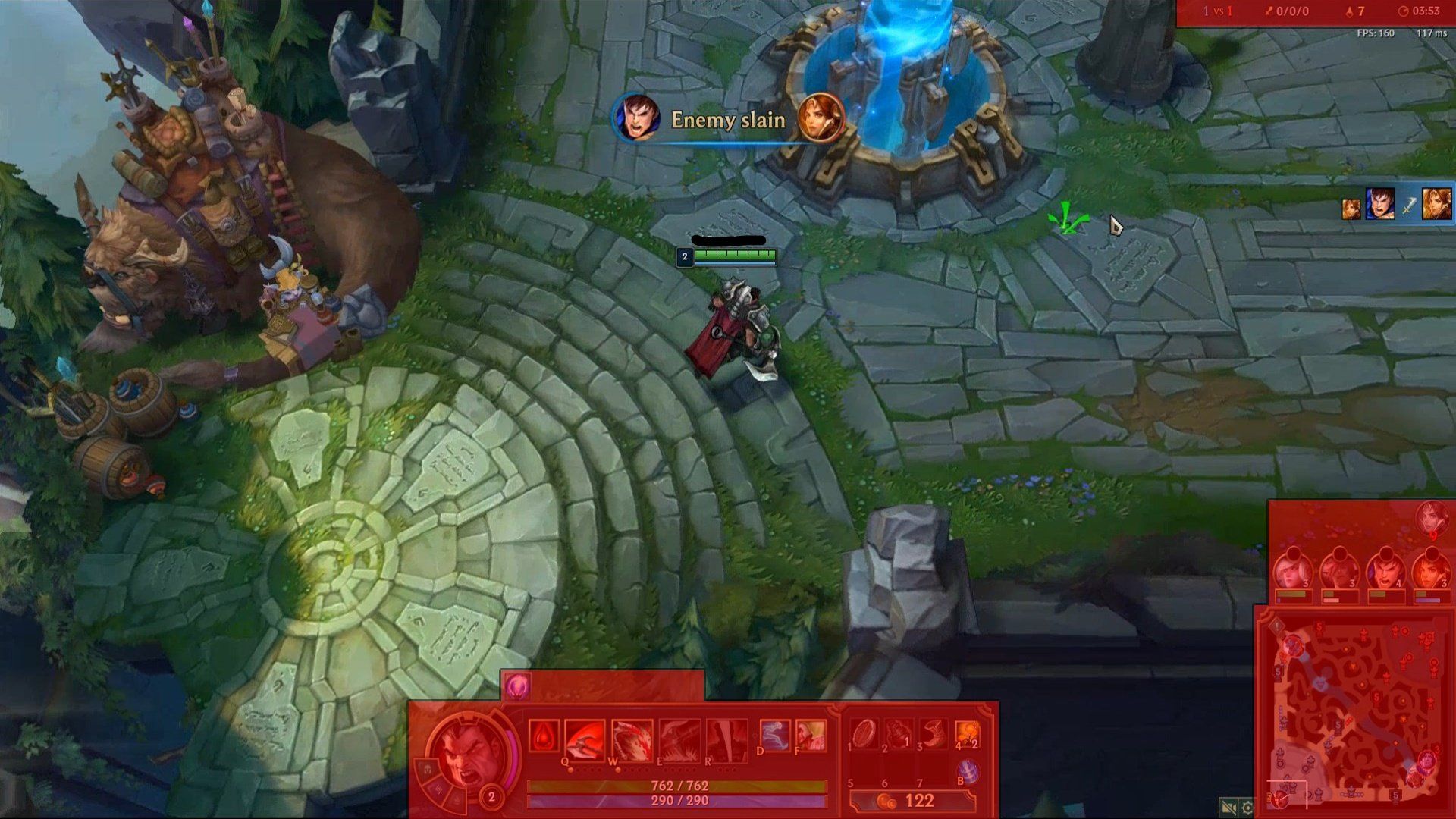
Task: Open the settings gear beside the minimap
Action: (1247, 808)
